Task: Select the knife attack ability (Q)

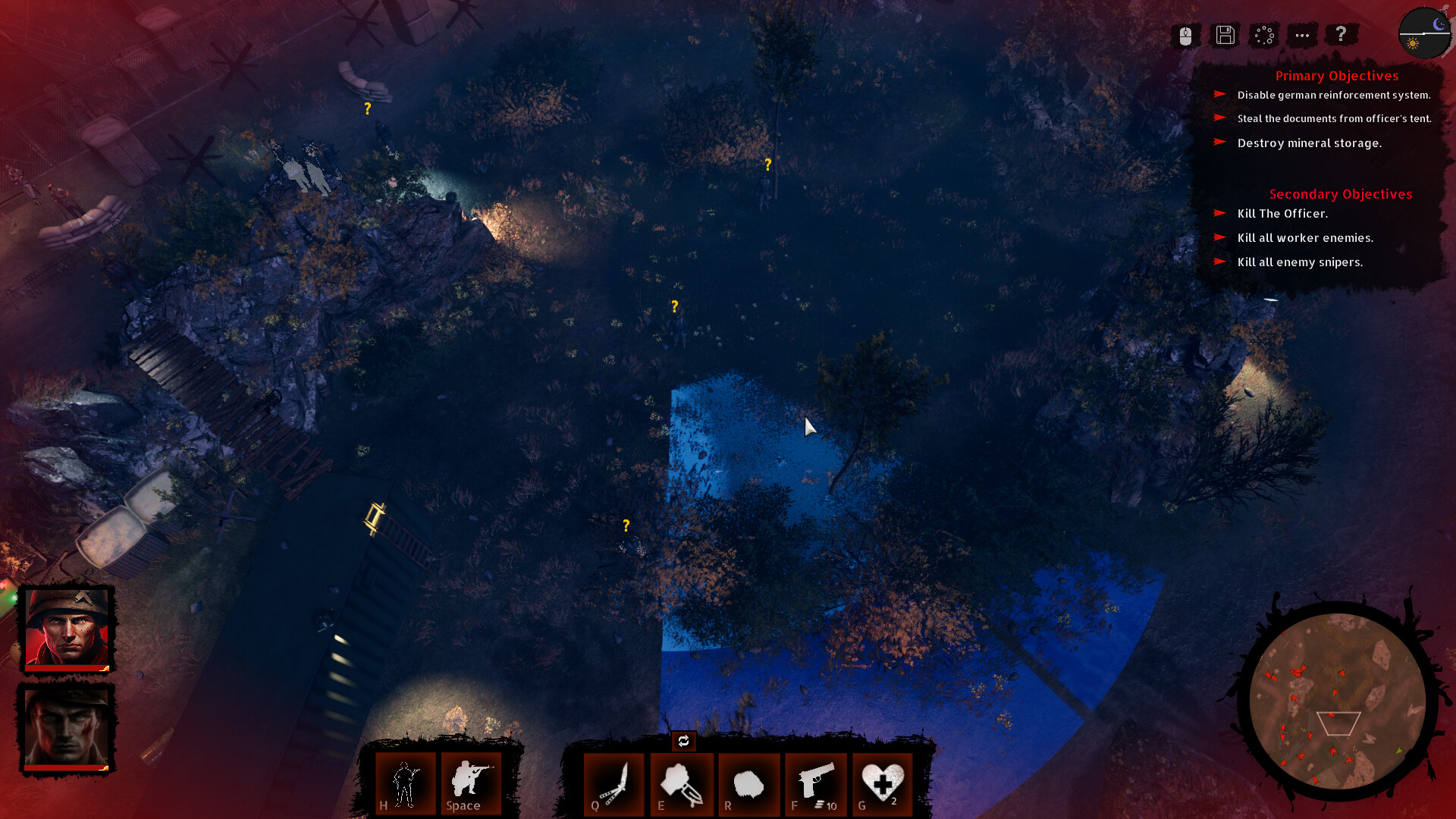Action: pos(614,785)
